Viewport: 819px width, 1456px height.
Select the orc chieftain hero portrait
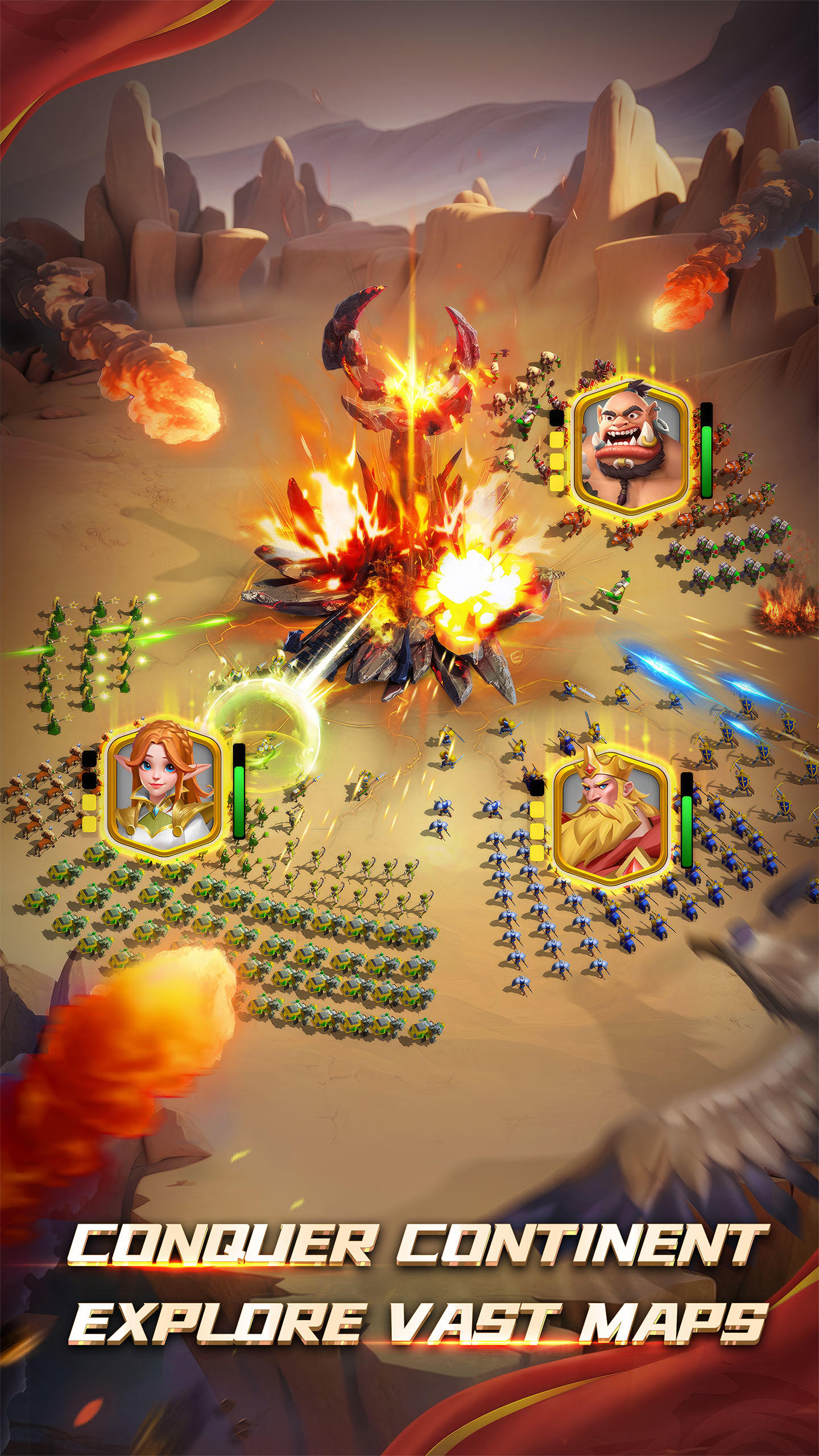tap(631, 449)
